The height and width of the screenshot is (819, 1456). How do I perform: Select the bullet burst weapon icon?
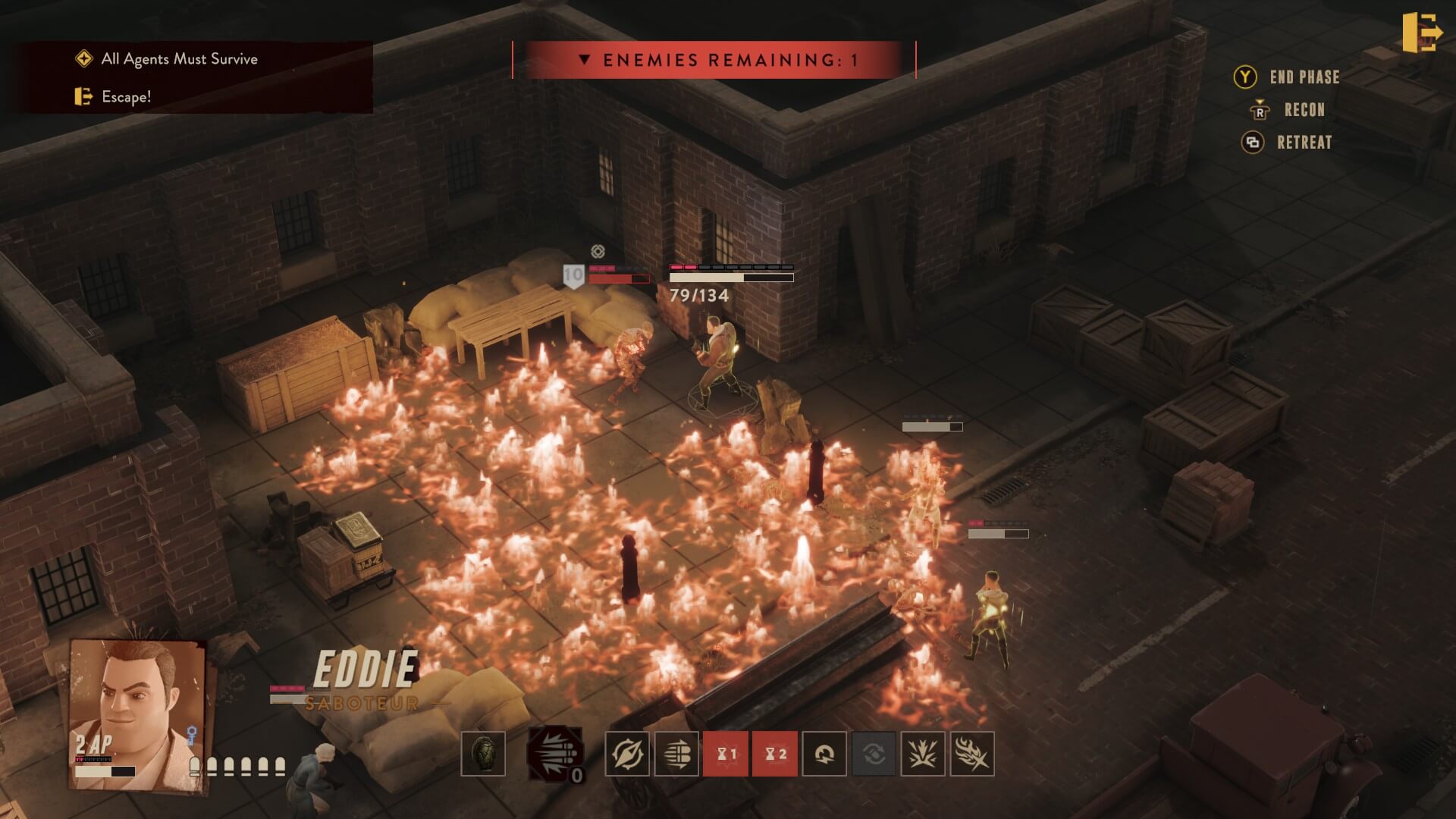coord(555,754)
